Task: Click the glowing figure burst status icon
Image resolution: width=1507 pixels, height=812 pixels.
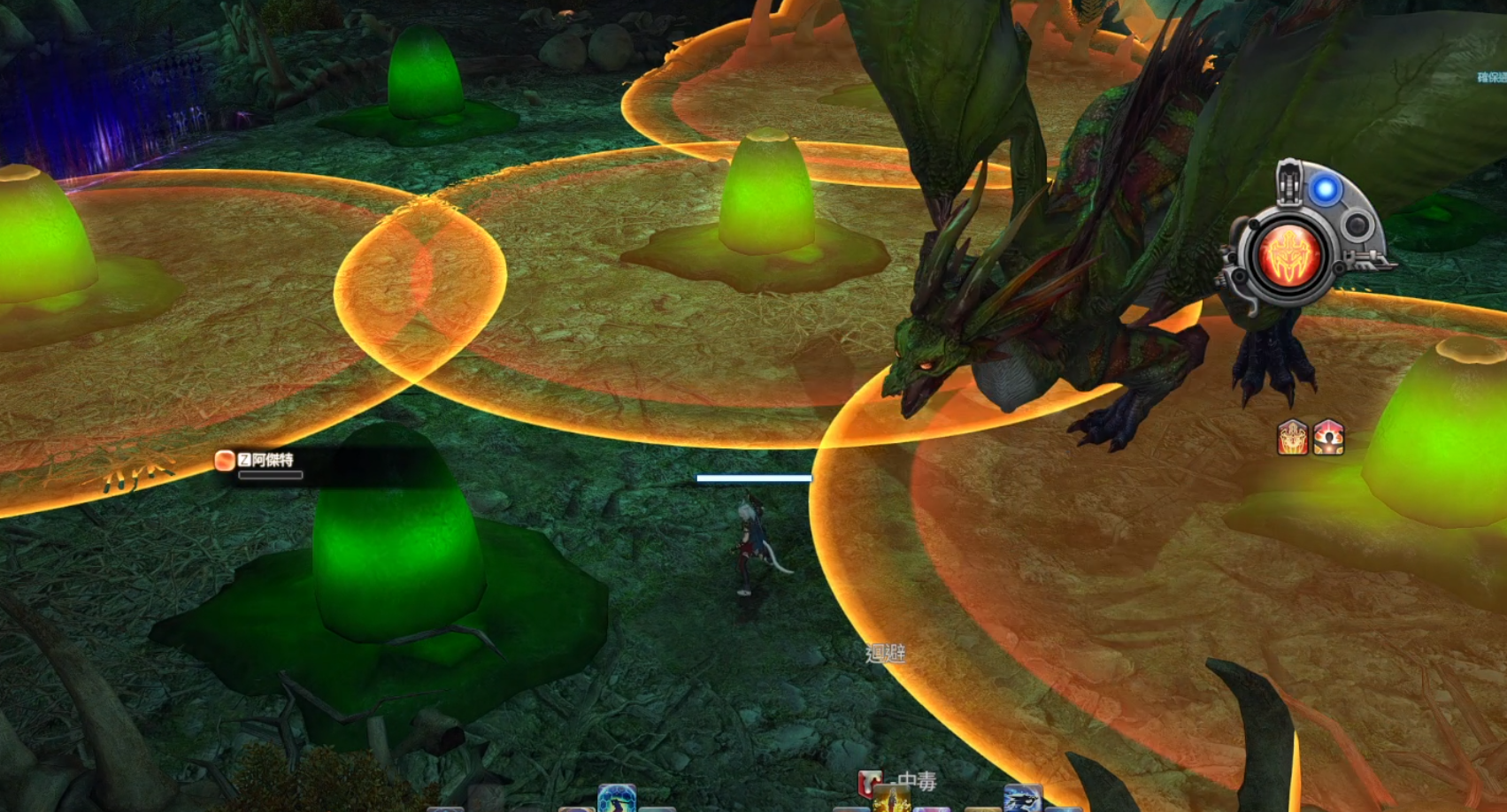Action: [x=1328, y=438]
